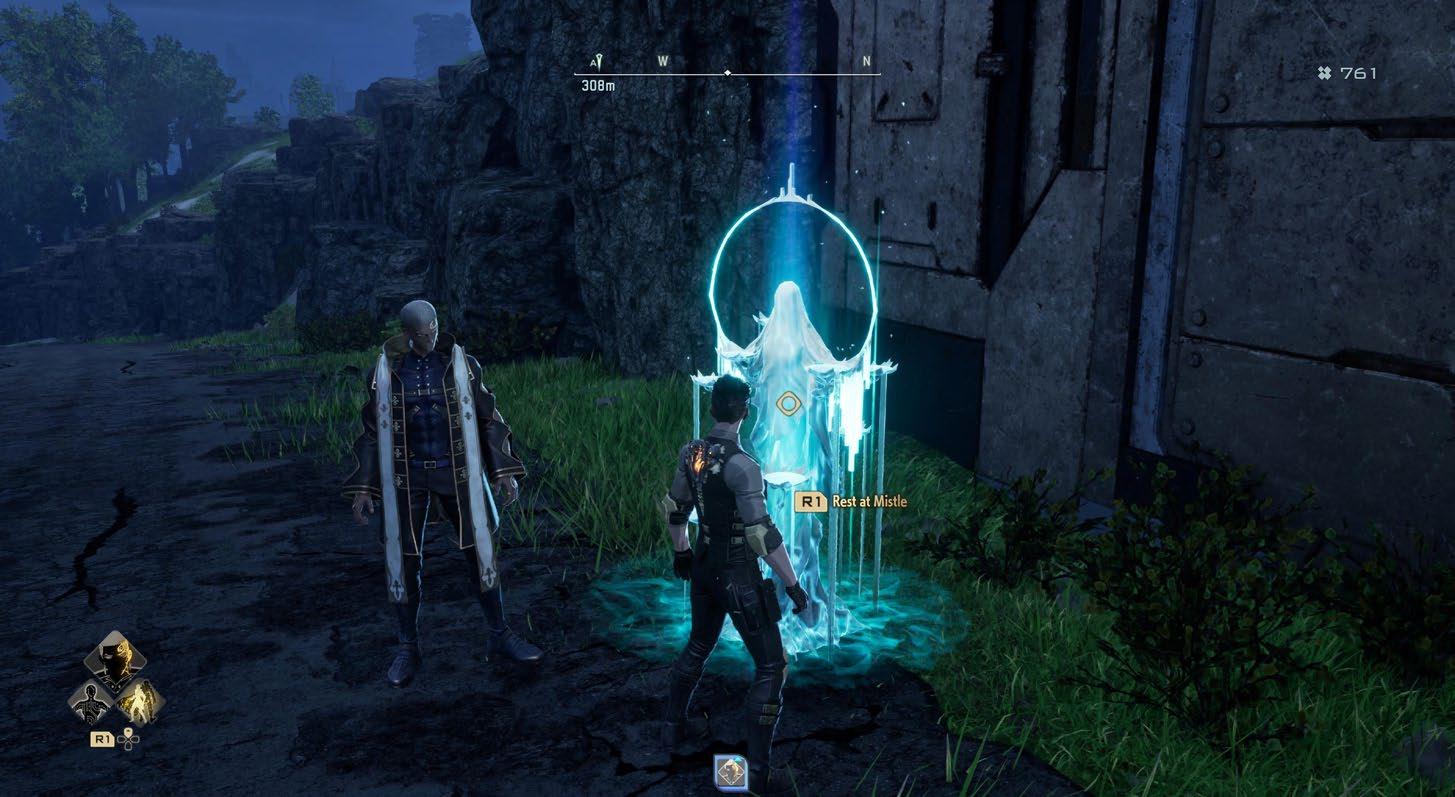This screenshot has height=797, width=1455.
Task: Select the hooded masked figure diamond icon
Action: pyautogui.click(x=115, y=660)
